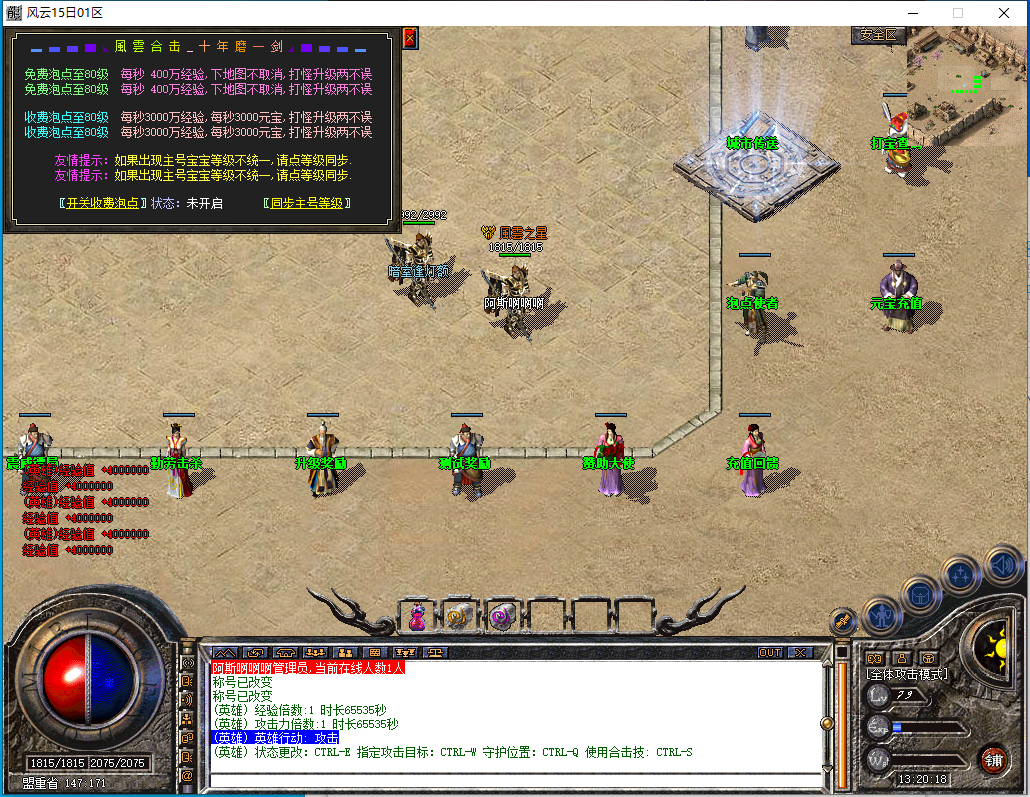Change the 全体攻击模式 attack mode
Image resolution: width=1030 pixels, height=797 pixels.
pyautogui.click(x=907, y=675)
